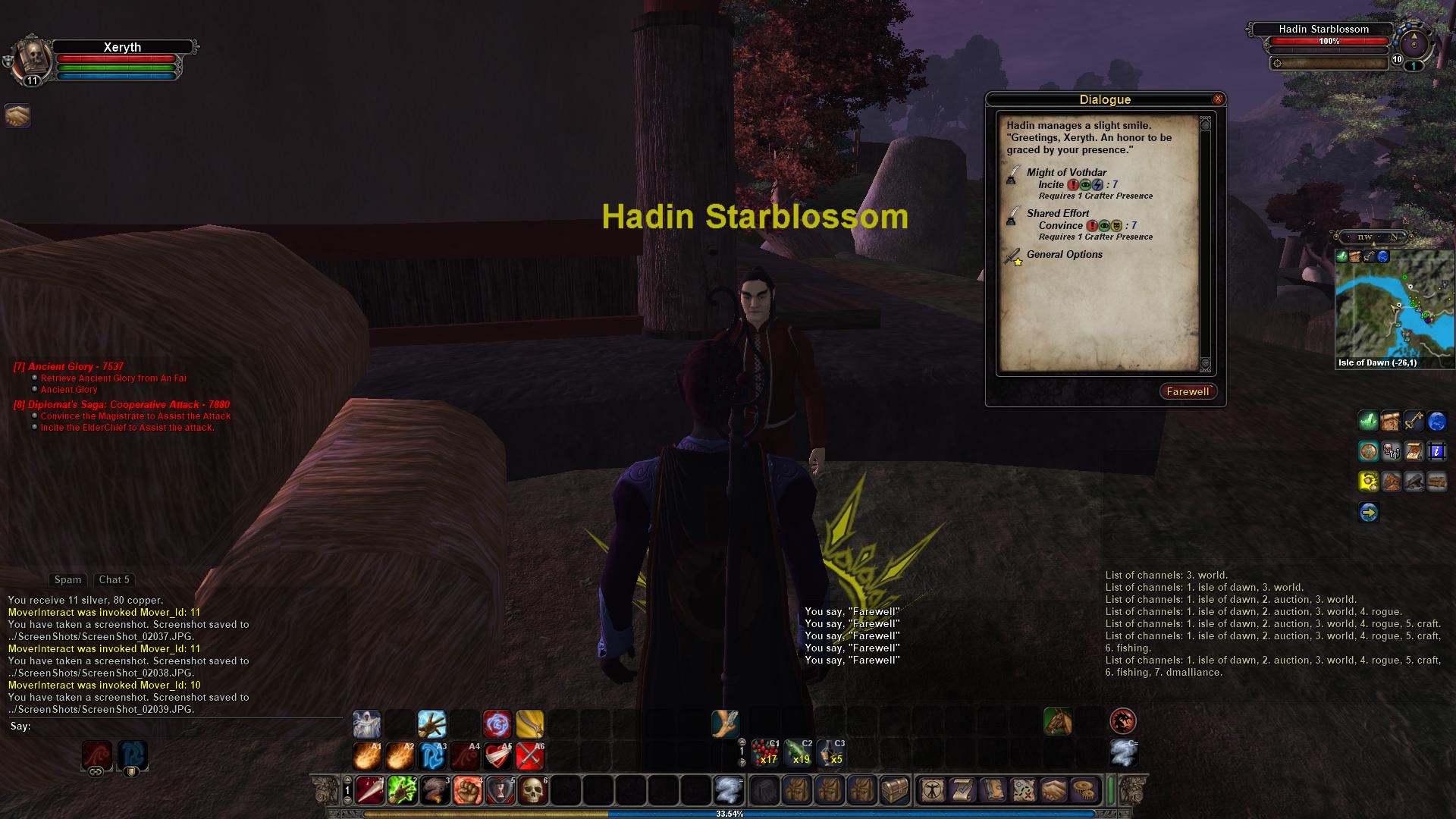Summon the horse mount
Screen dimensions: 1456x819
[x=1057, y=721]
